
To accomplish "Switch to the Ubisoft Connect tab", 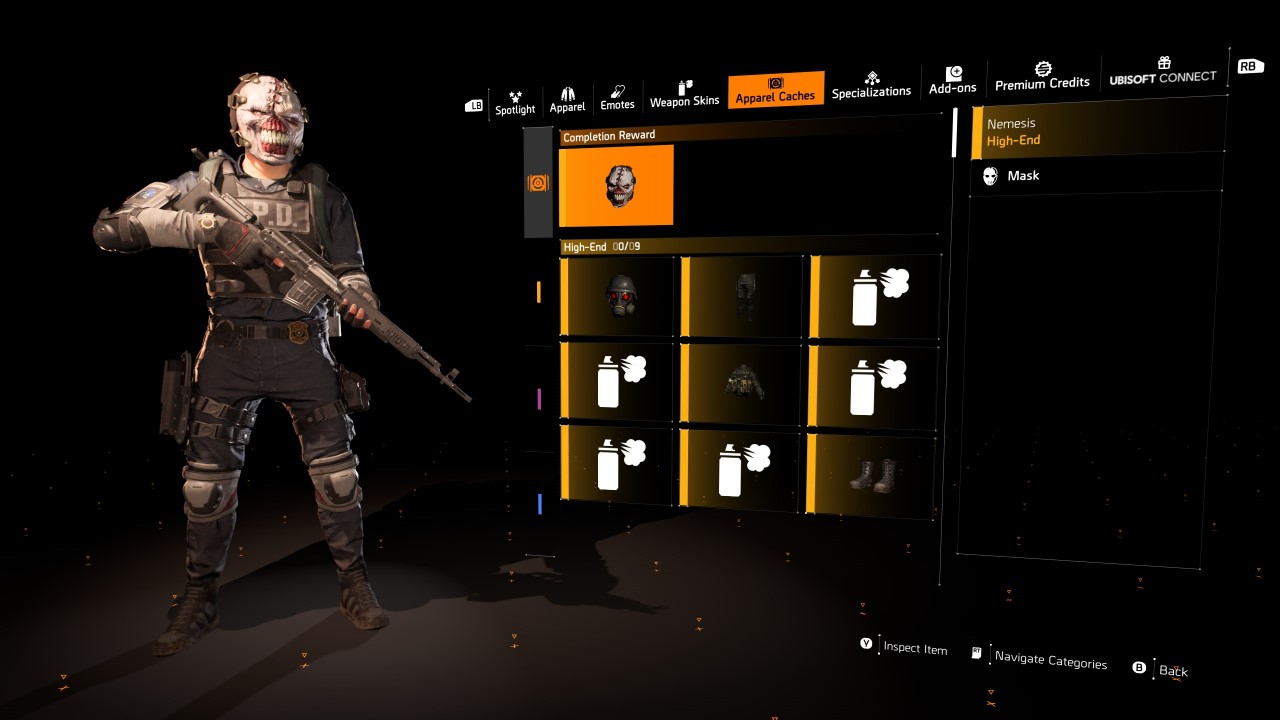I will [1163, 71].
